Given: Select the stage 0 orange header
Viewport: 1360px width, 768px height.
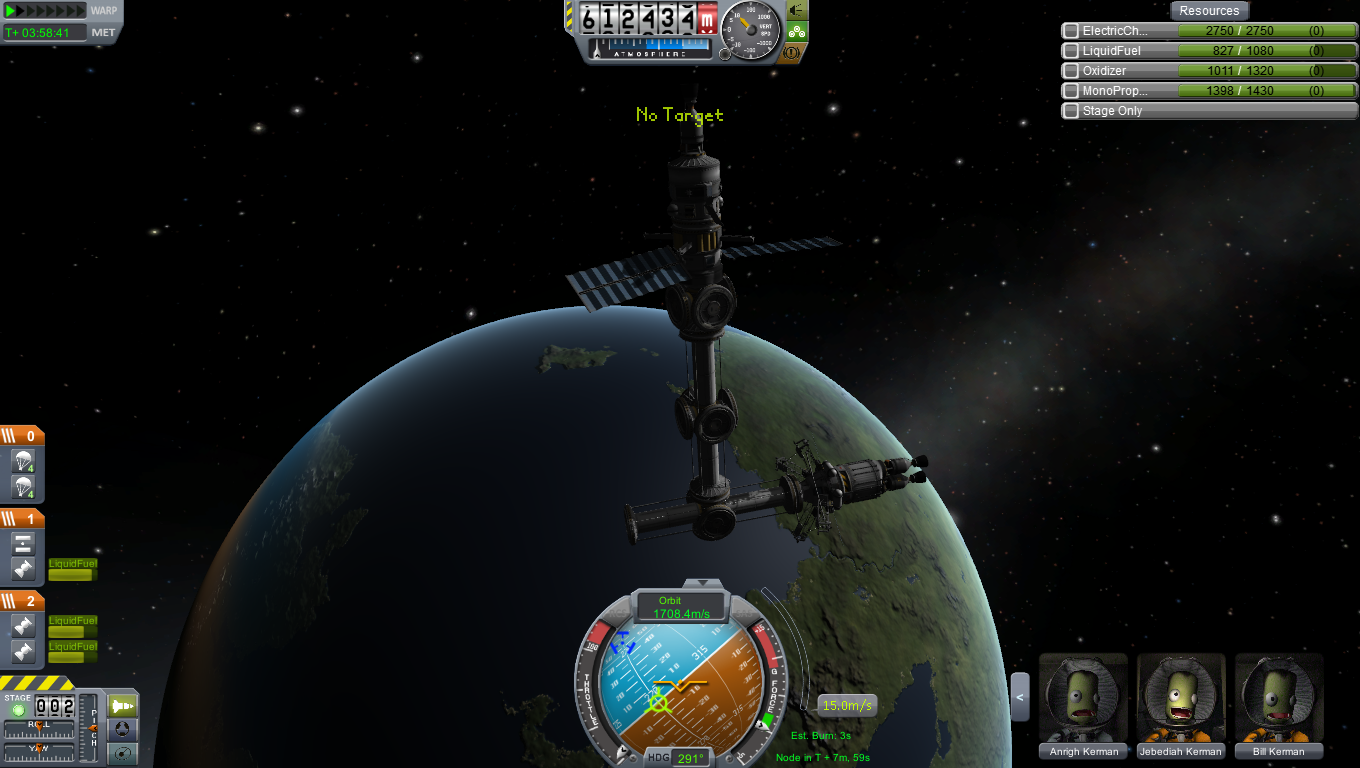Looking at the screenshot, I should pyautogui.click(x=22, y=436).
